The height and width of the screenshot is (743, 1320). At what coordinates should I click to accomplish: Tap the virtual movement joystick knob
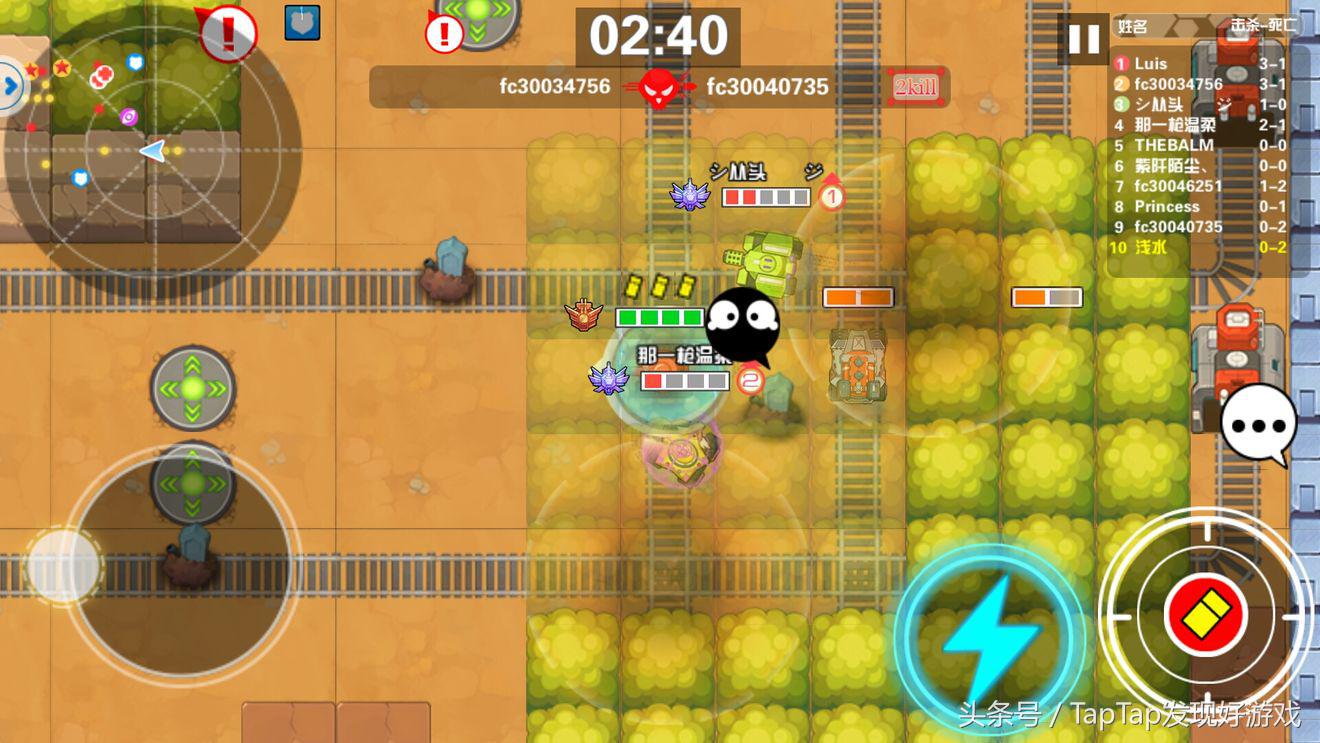click(63, 566)
